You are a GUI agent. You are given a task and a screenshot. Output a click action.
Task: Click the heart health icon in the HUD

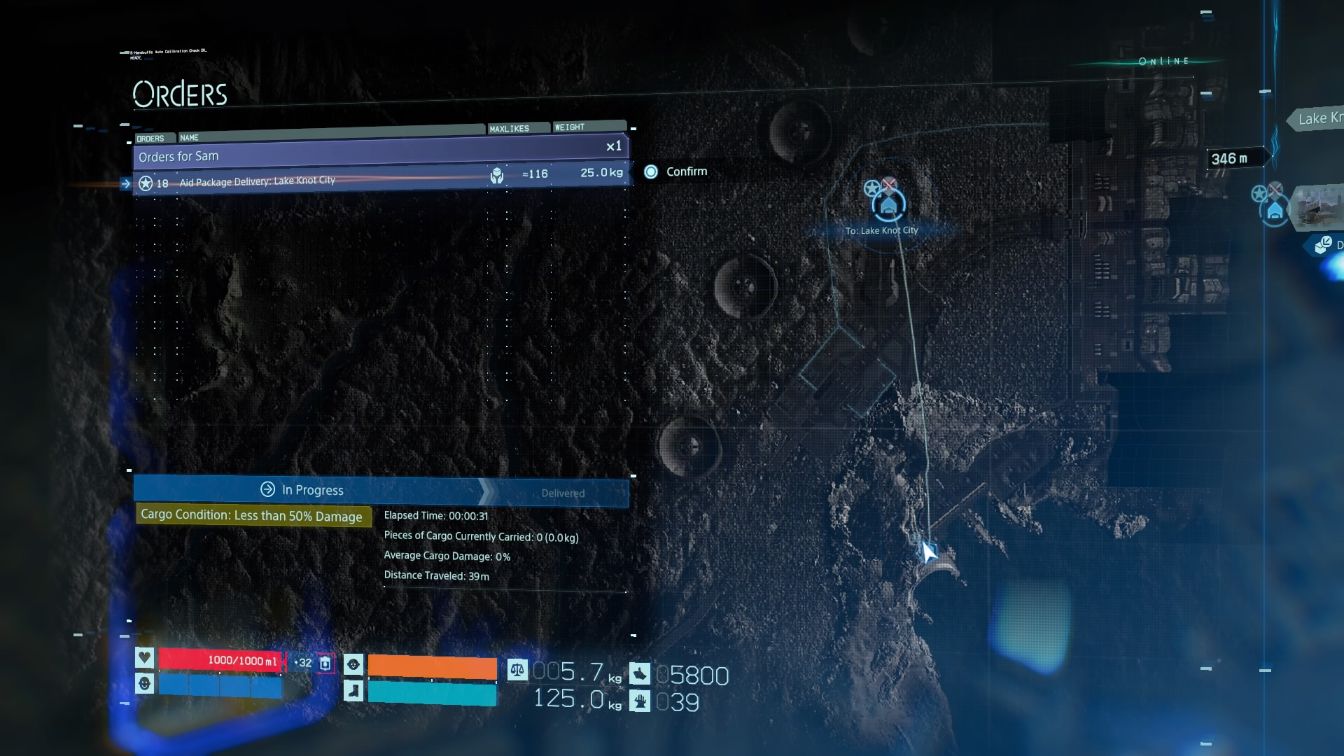click(x=144, y=660)
